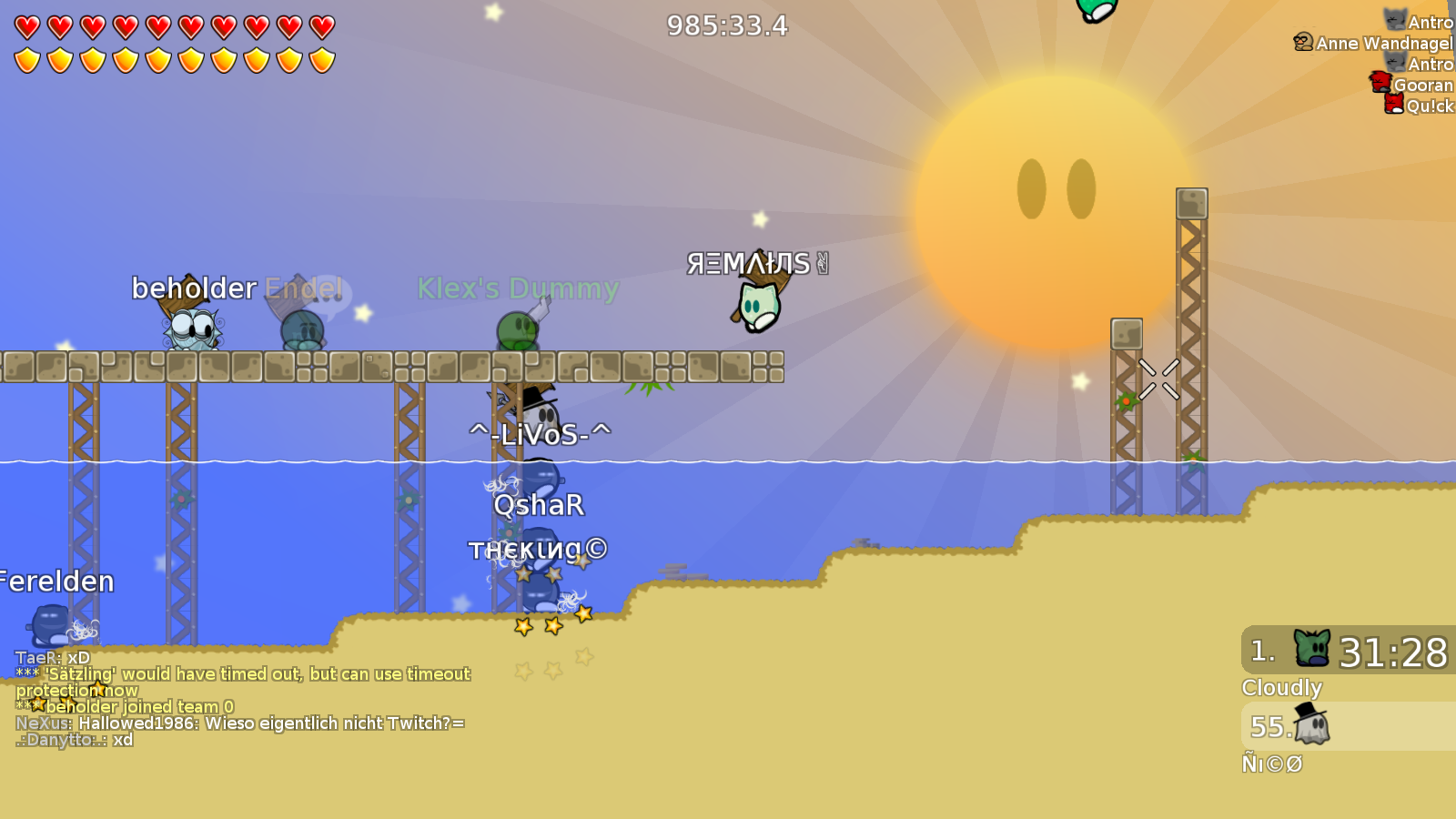Viewport: 1456px width, 819px height.
Task: Select Anne Wandnagel's duck skin icon
Action: pos(1301,42)
